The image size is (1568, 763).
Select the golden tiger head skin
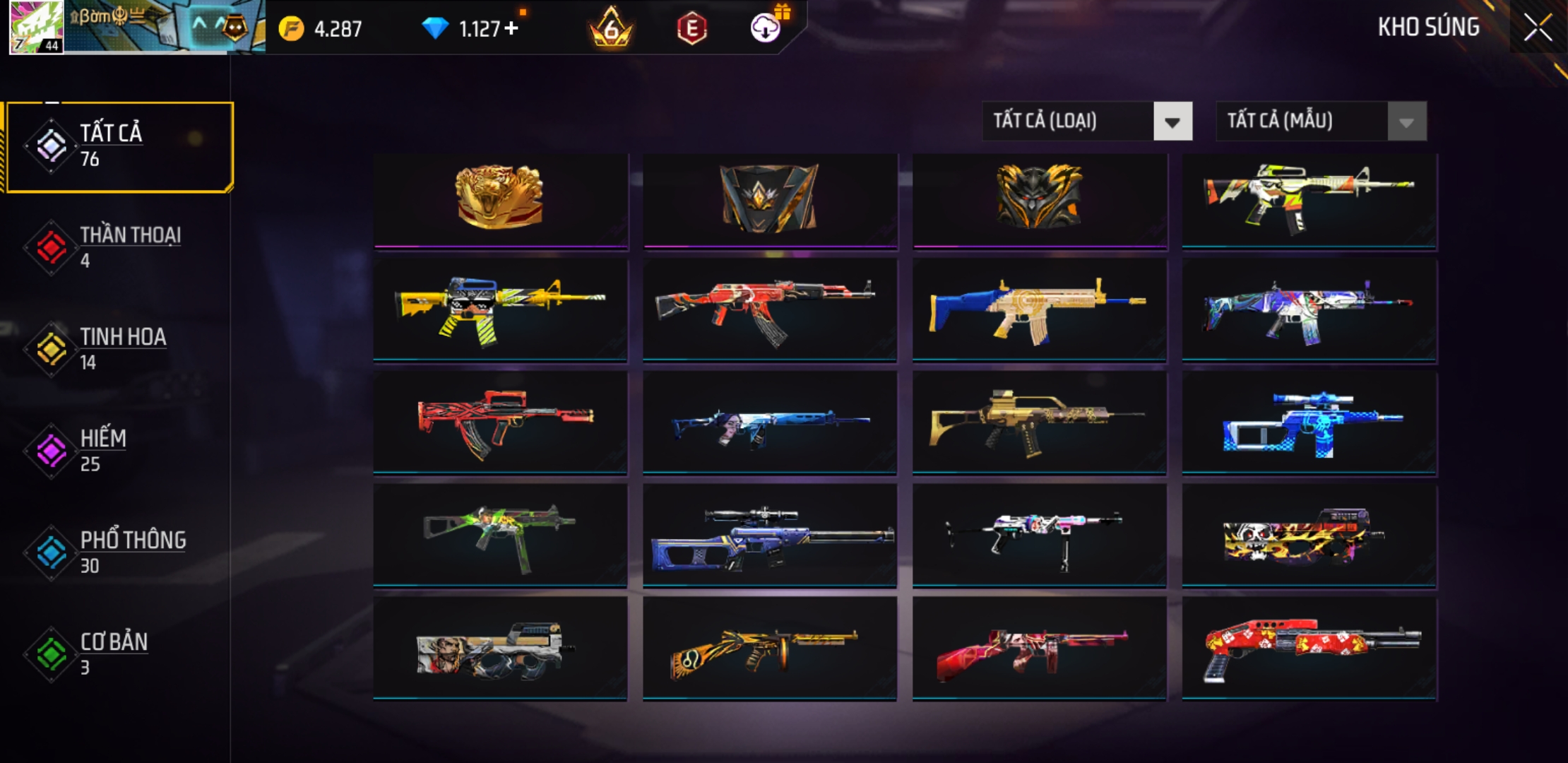point(500,199)
